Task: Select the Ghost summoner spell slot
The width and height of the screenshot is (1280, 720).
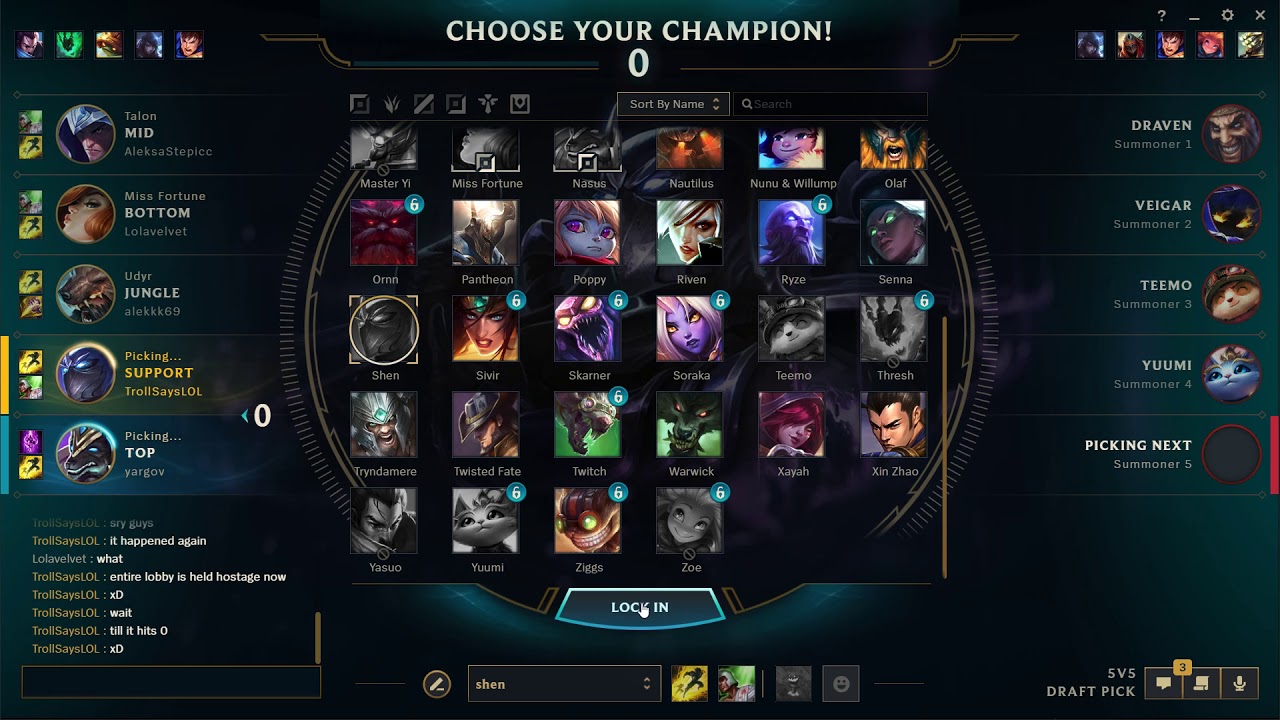Action: click(688, 683)
